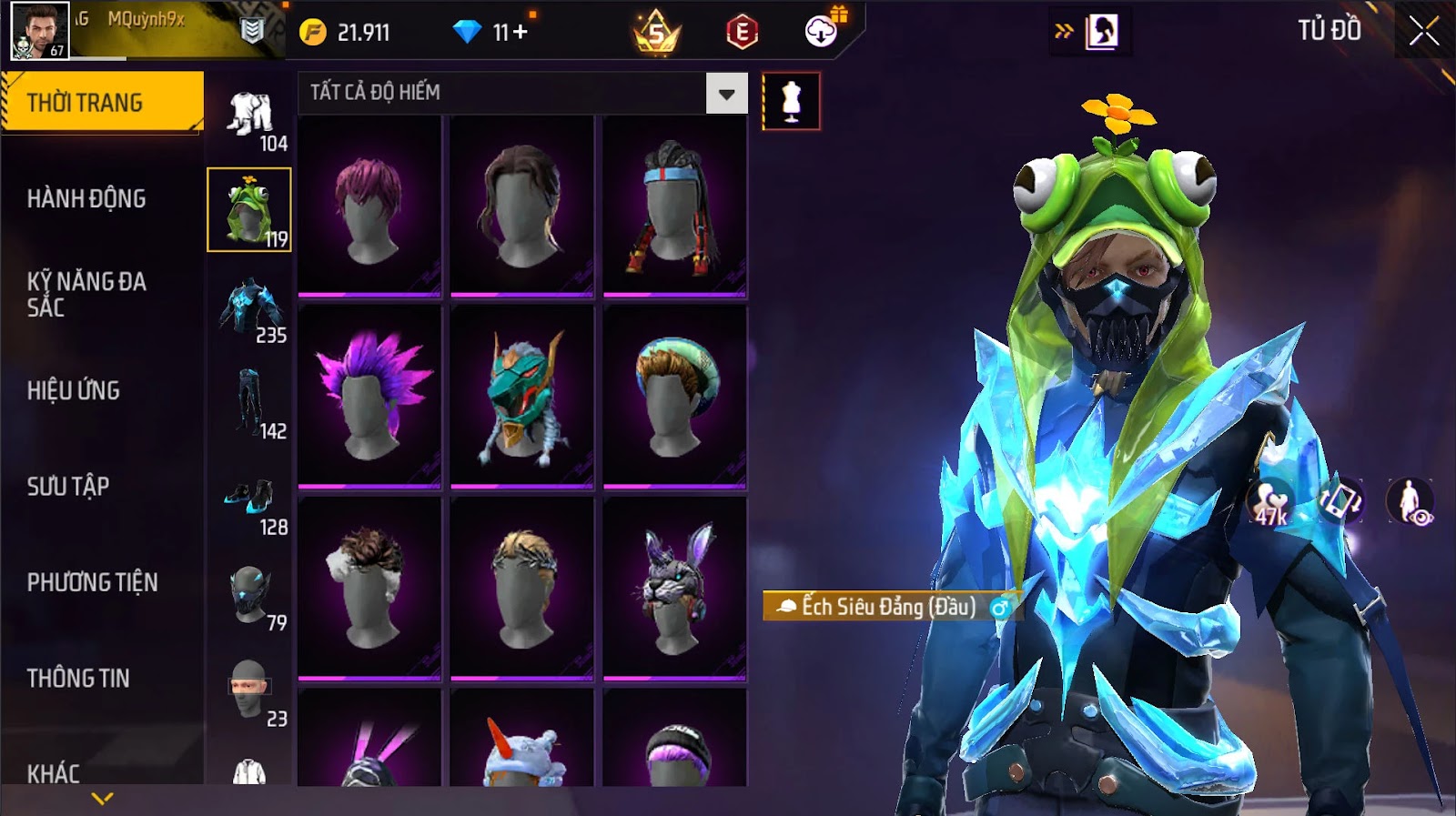
Task: Switch to Kỹ Năng Đa Sắc tab
Action: [86, 294]
